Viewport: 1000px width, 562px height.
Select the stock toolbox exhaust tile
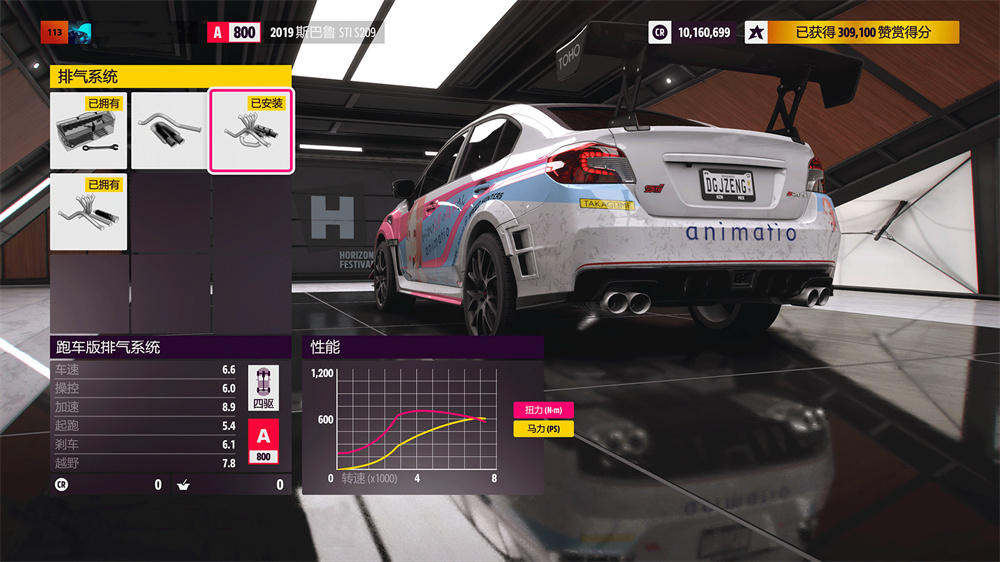tap(89, 131)
